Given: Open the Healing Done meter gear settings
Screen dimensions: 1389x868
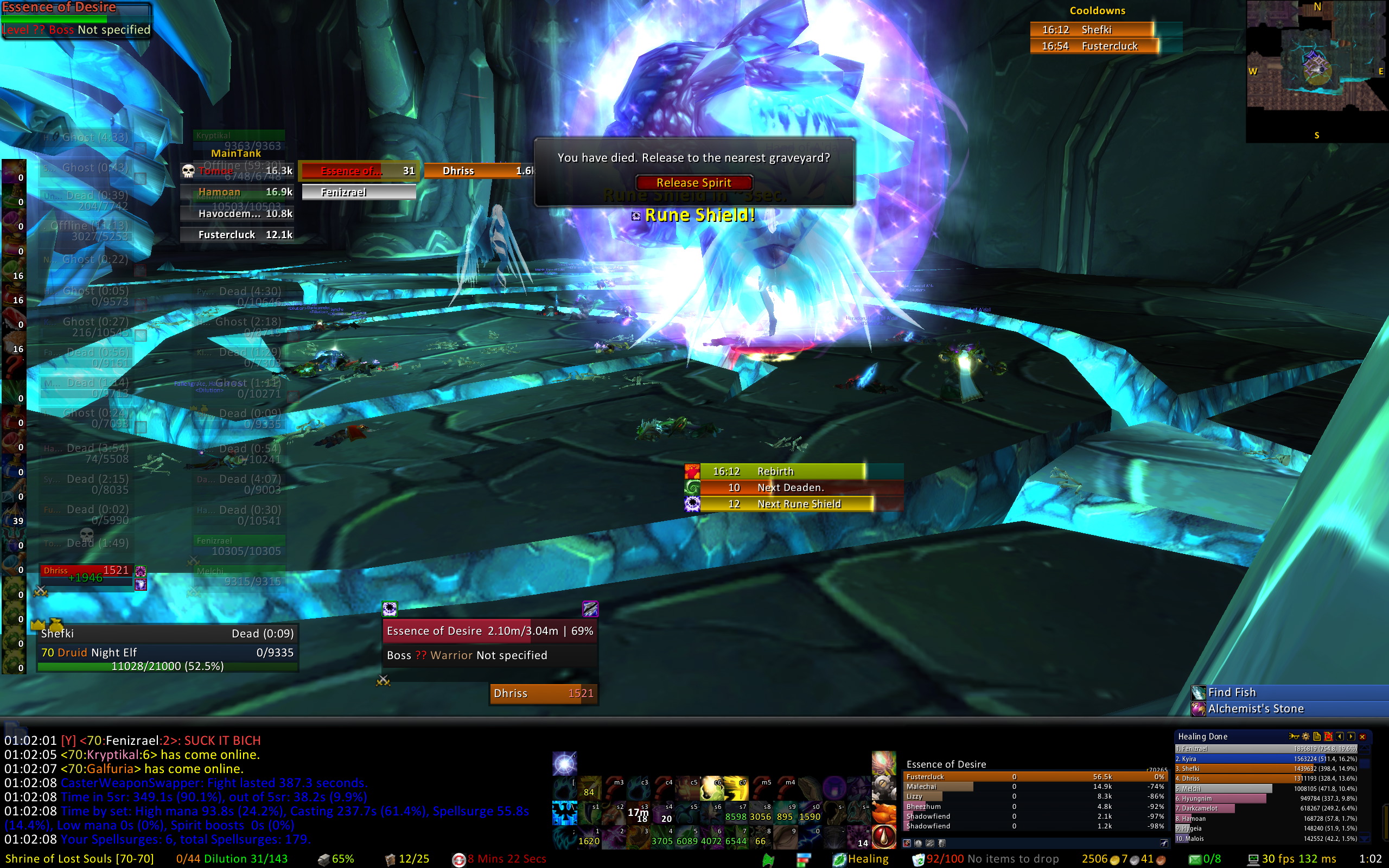Looking at the screenshot, I should [1306, 737].
